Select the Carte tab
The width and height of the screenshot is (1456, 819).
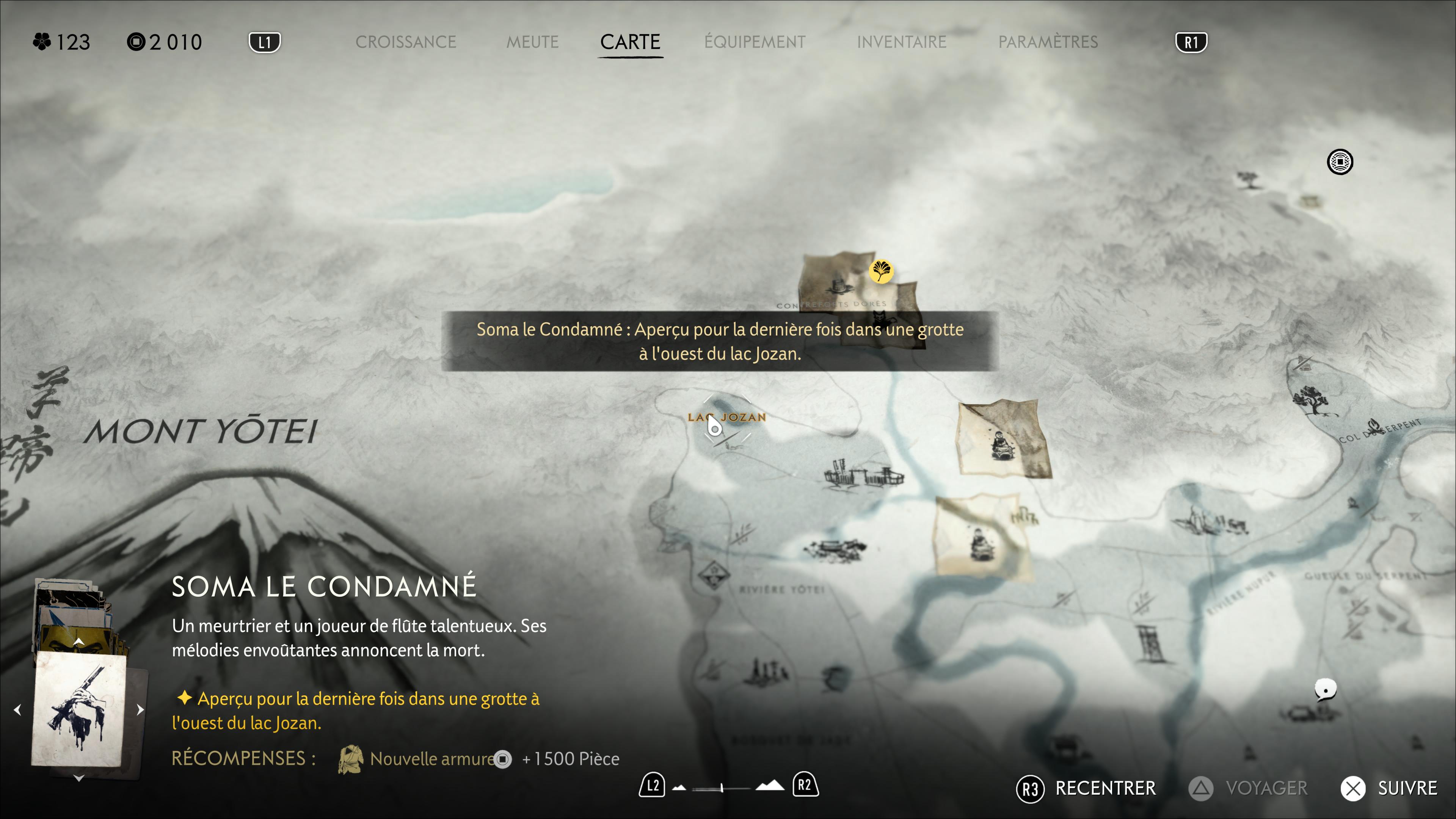[630, 42]
